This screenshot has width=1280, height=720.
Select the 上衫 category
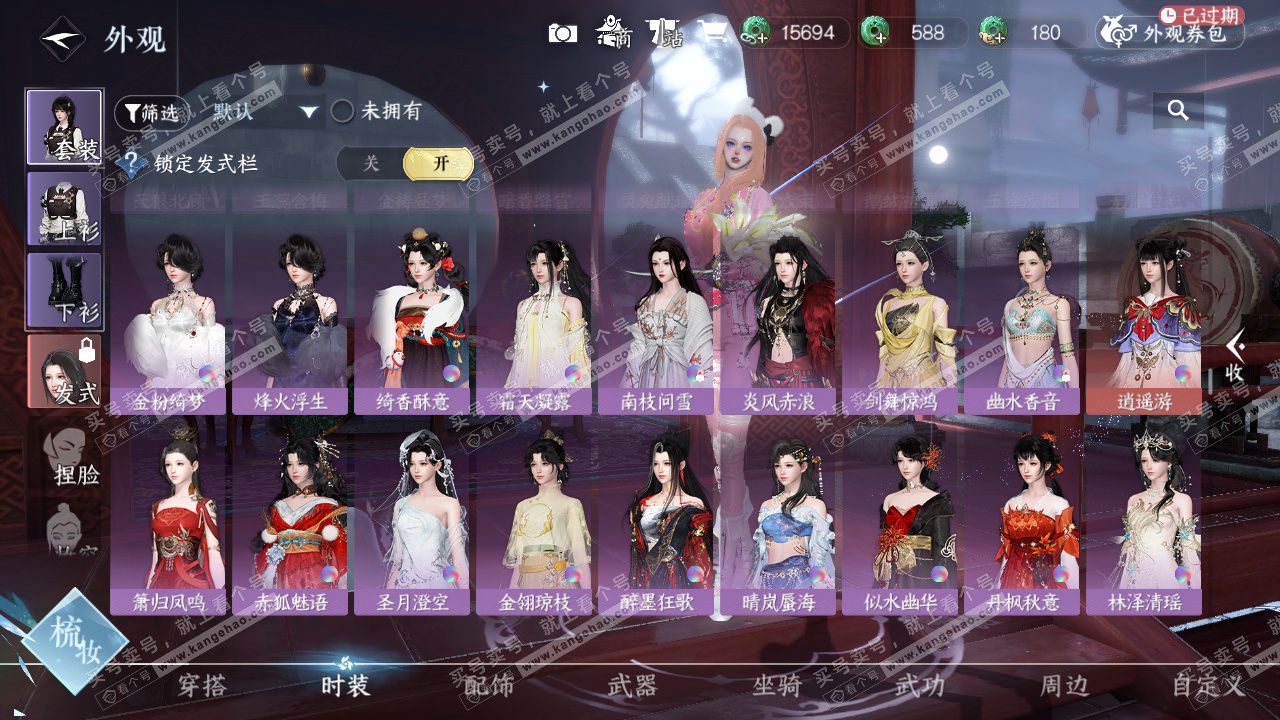coord(64,209)
